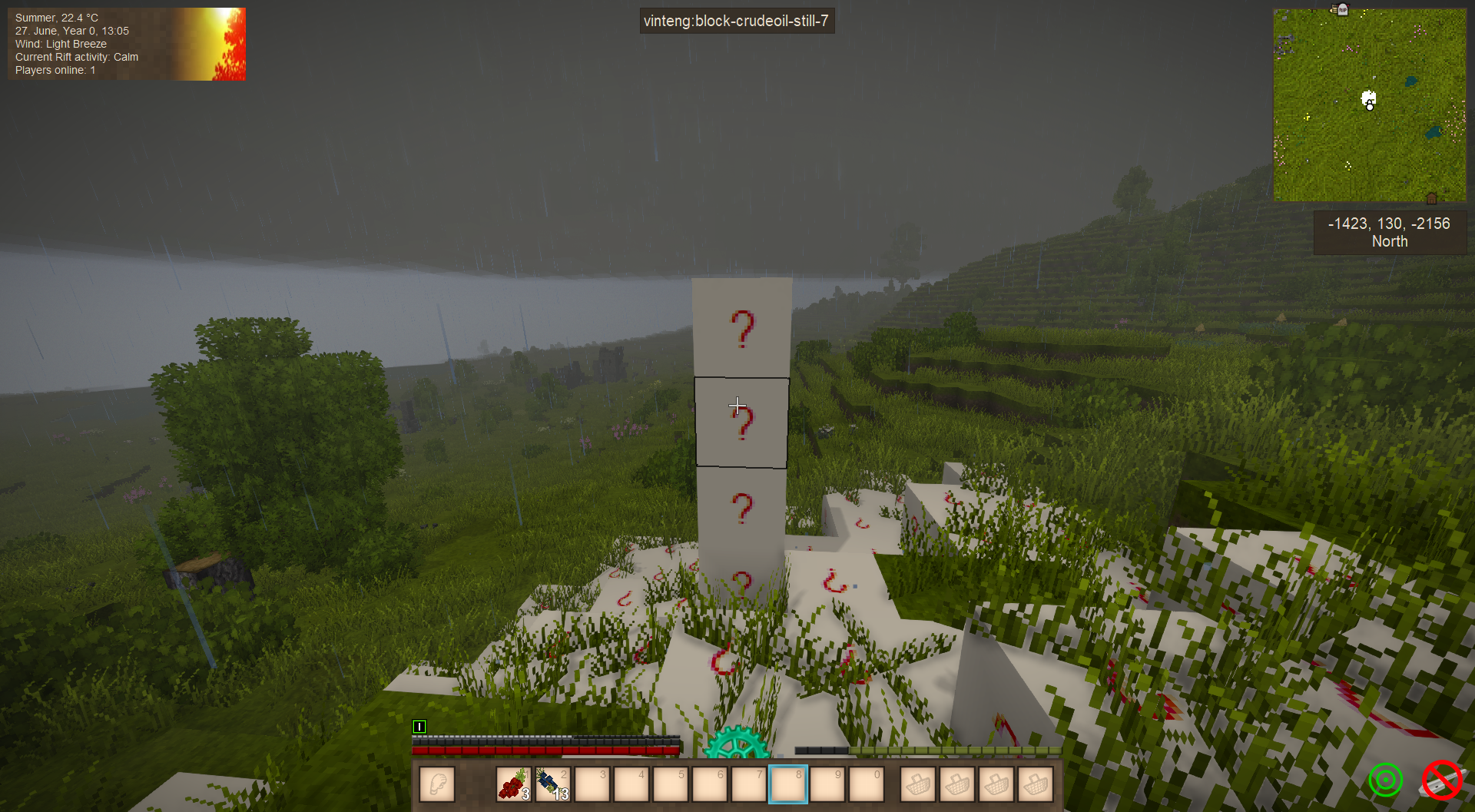Viewport: 1475px width, 812px height.
Task: Click the red prohibited sign icon
Action: click(1441, 781)
